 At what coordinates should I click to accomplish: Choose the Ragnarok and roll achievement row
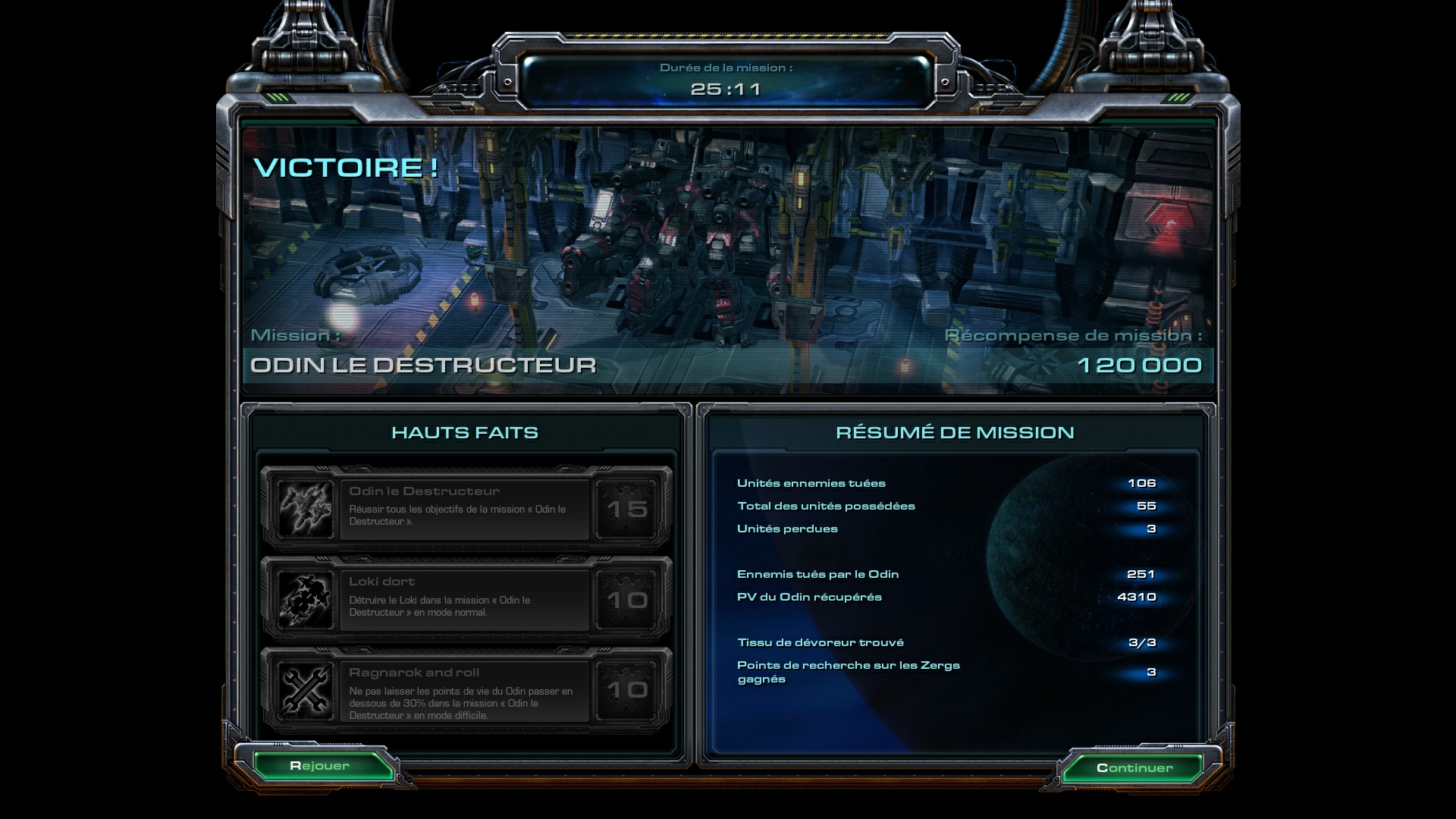pos(465,690)
